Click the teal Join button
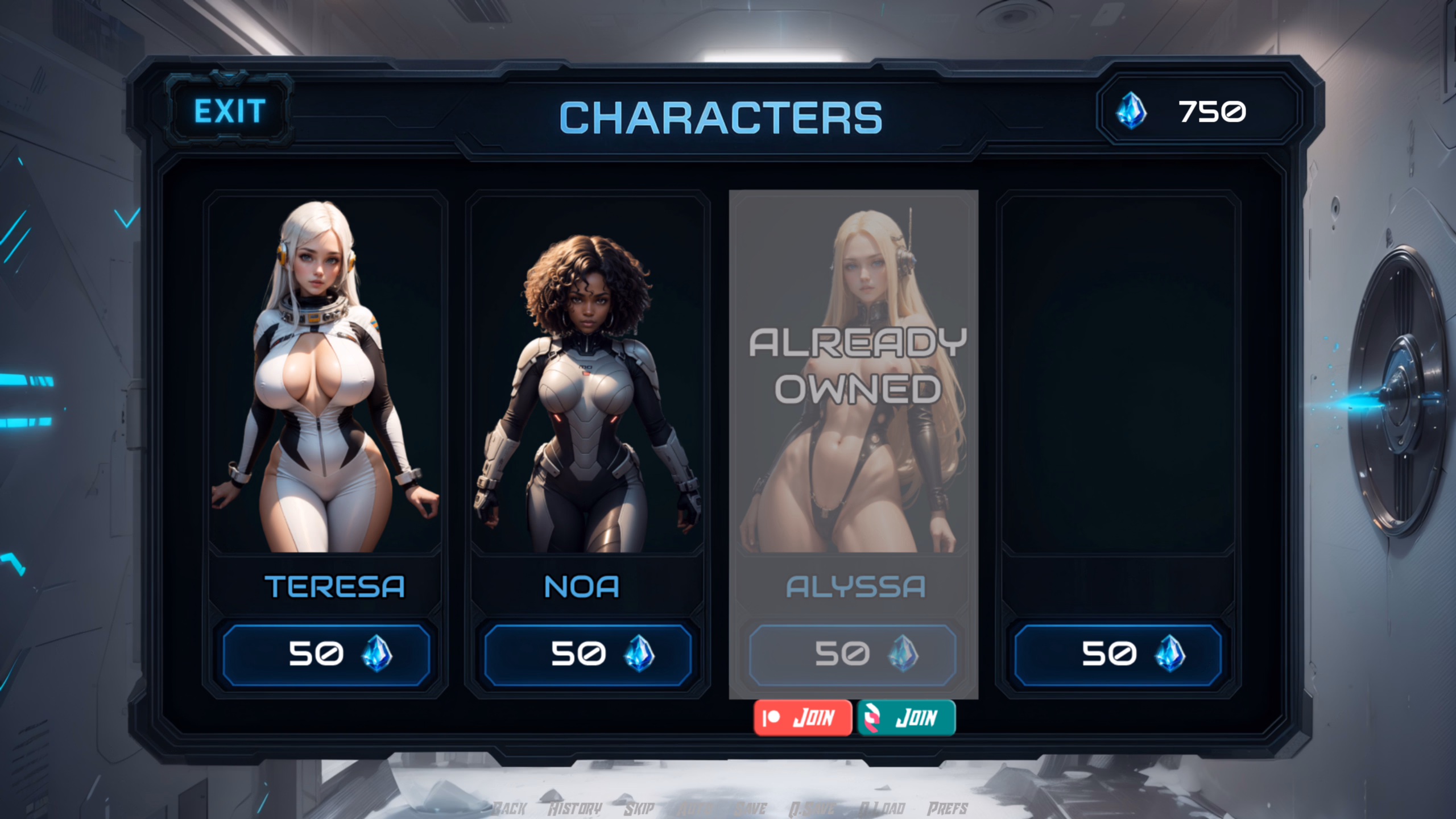Image resolution: width=1456 pixels, height=819 pixels. [x=907, y=718]
